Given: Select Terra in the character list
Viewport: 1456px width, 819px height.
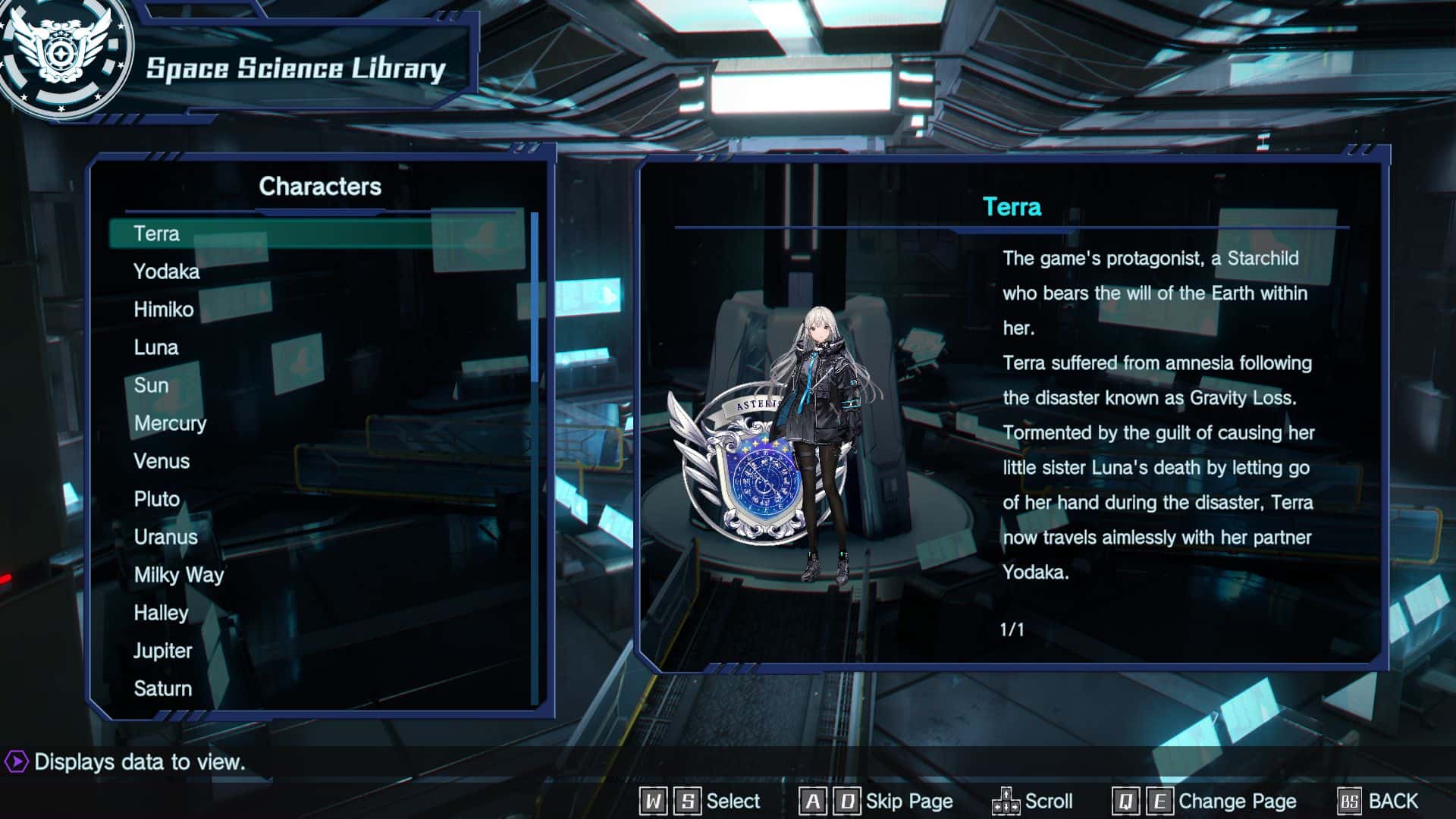Looking at the screenshot, I should (x=157, y=234).
